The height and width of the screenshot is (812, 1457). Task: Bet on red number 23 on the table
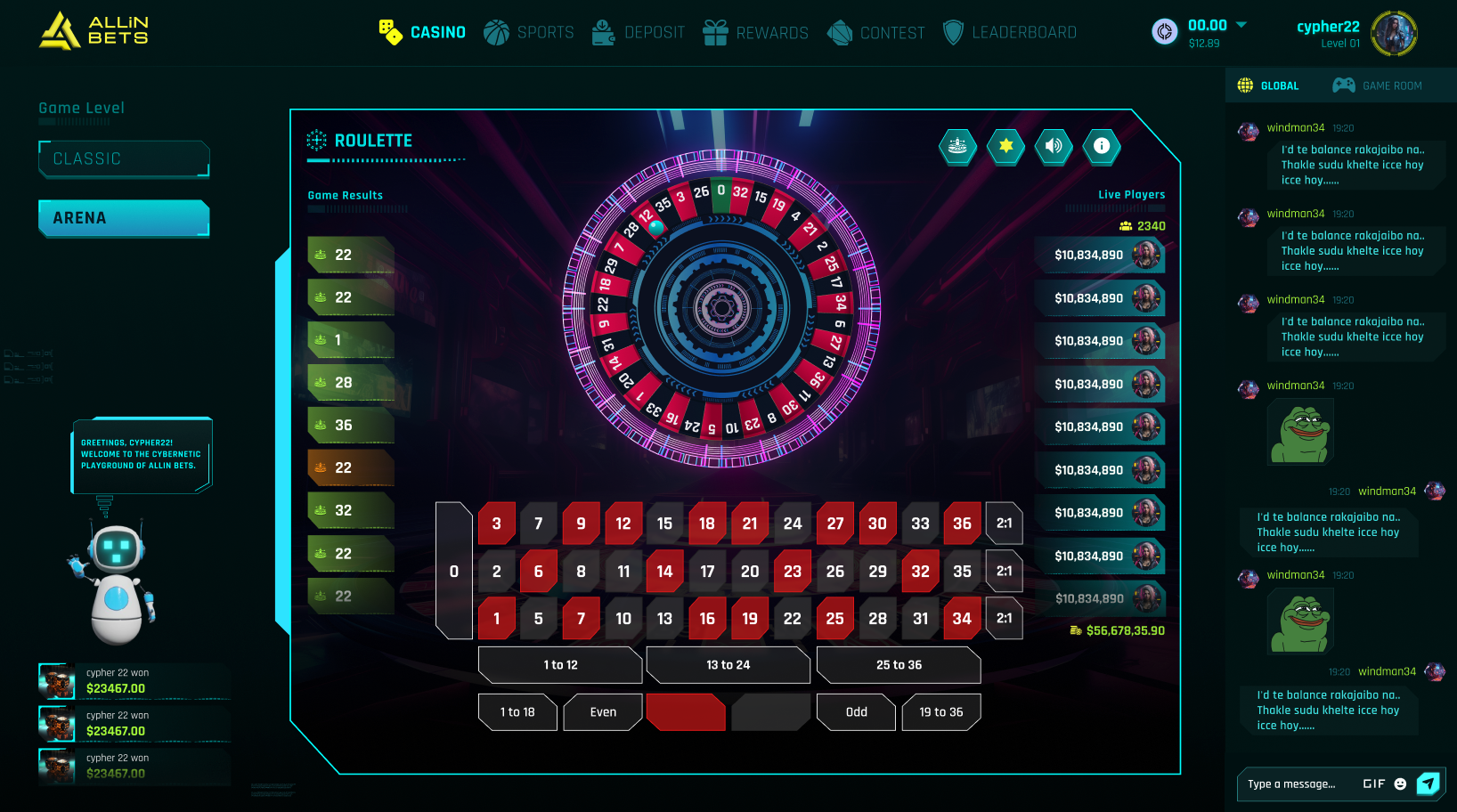[x=793, y=571]
